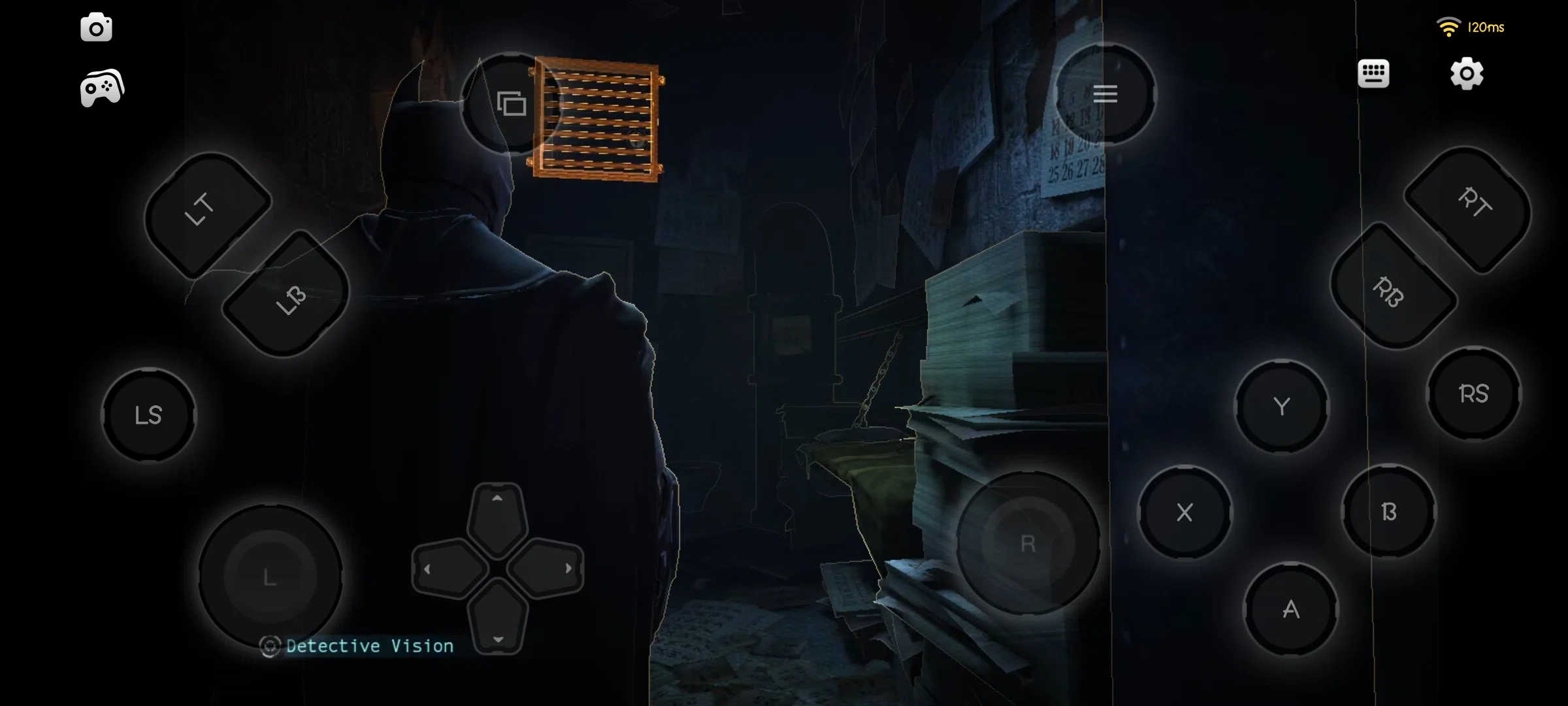
Task: Tap the window switcher overlay icon
Action: pos(510,103)
